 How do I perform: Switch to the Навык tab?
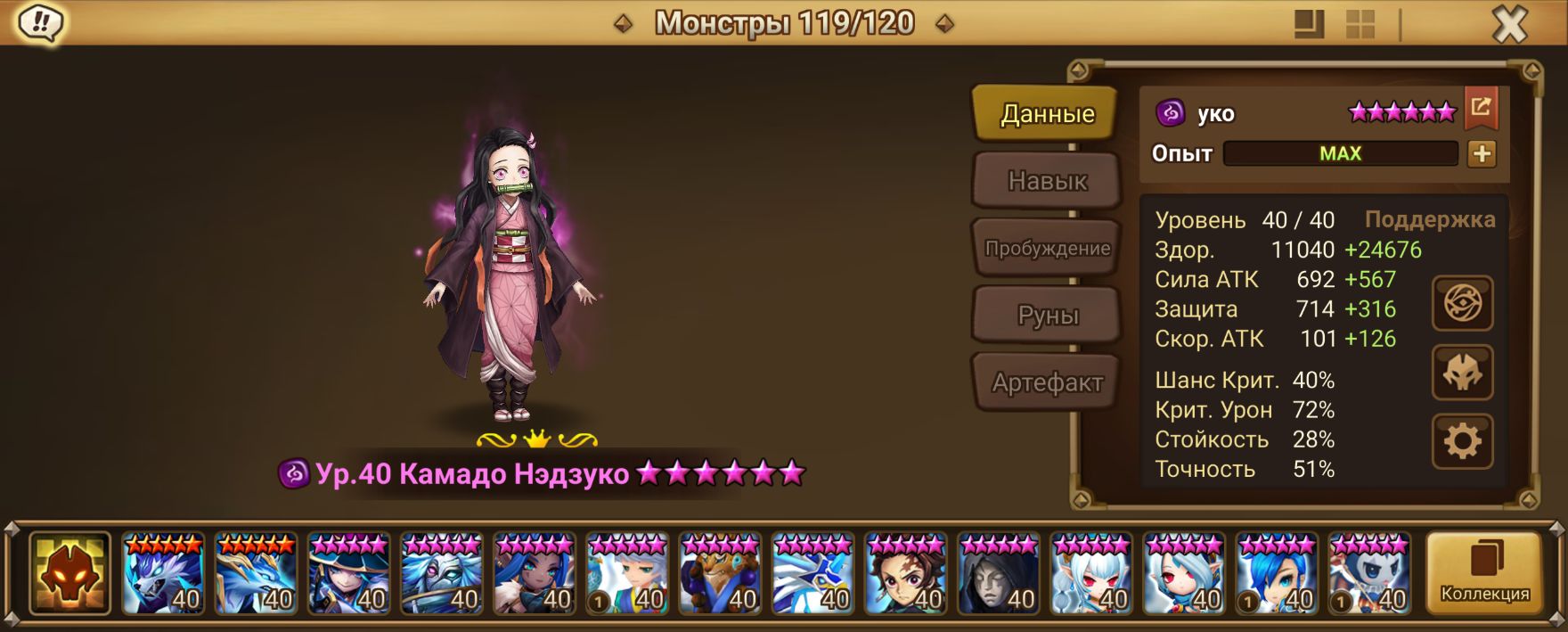pyautogui.click(x=1047, y=181)
